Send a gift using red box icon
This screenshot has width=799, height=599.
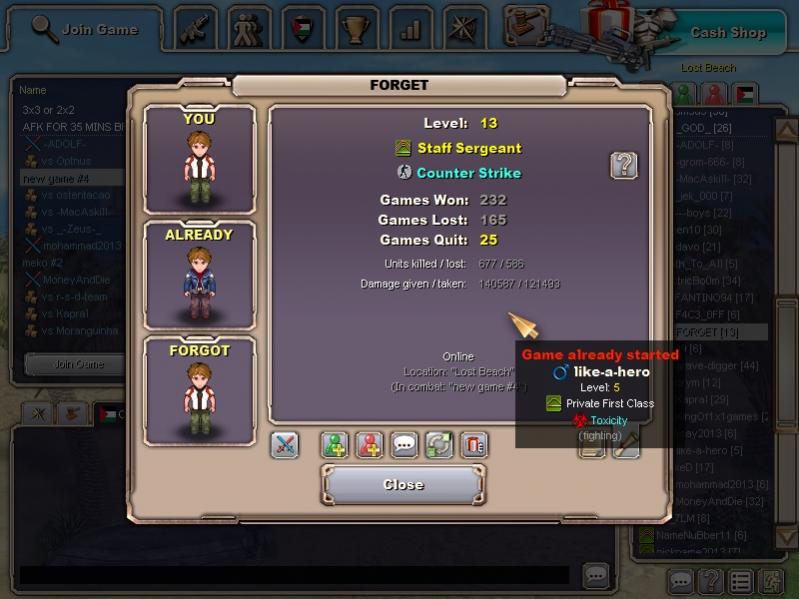(474, 445)
